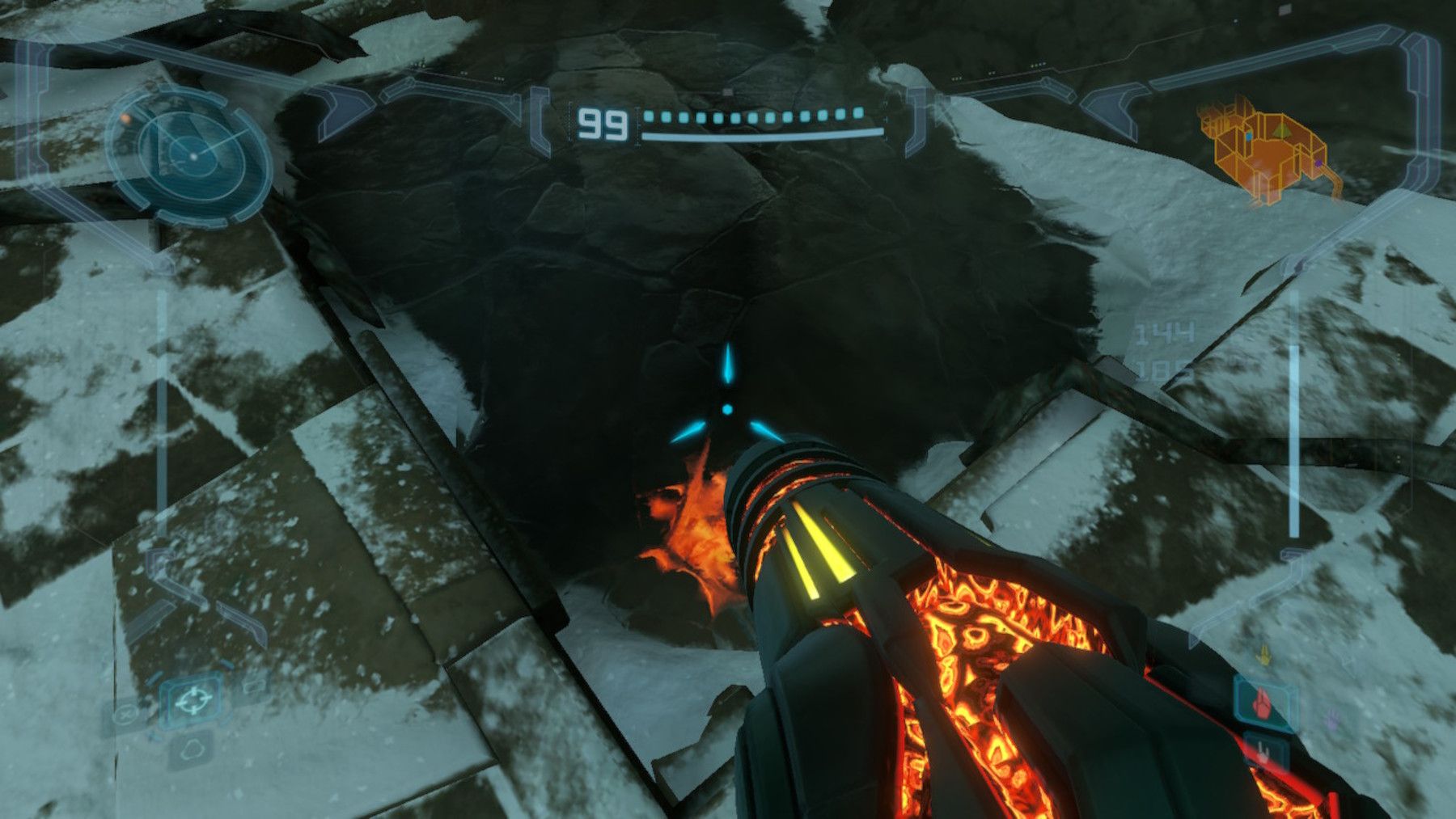Select the purple Wave Beam icon
The height and width of the screenshot is (819, 1456).
[x=1332, y=720]
